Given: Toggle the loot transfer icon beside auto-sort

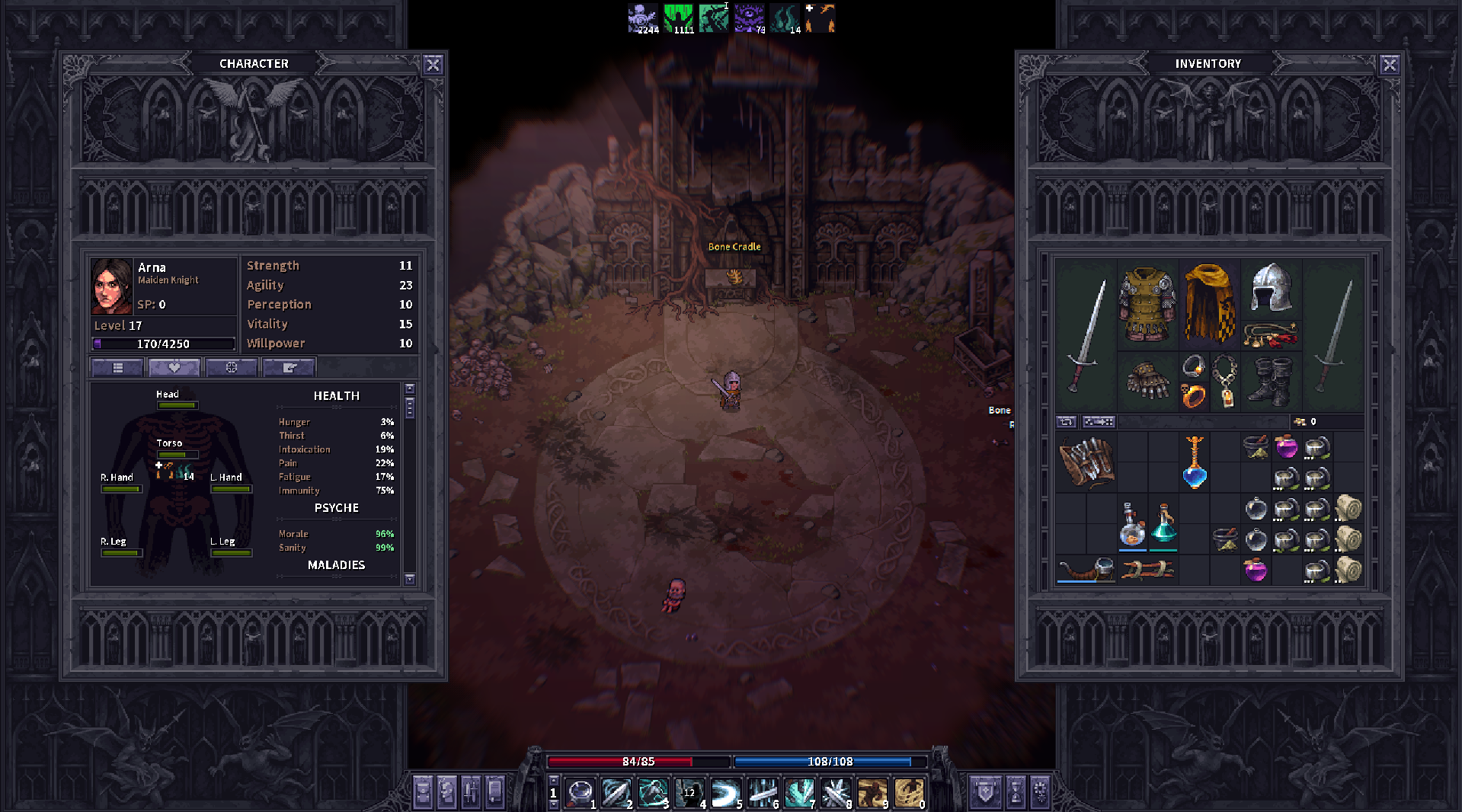Looking at the screenshot, I should (1098, 421).
